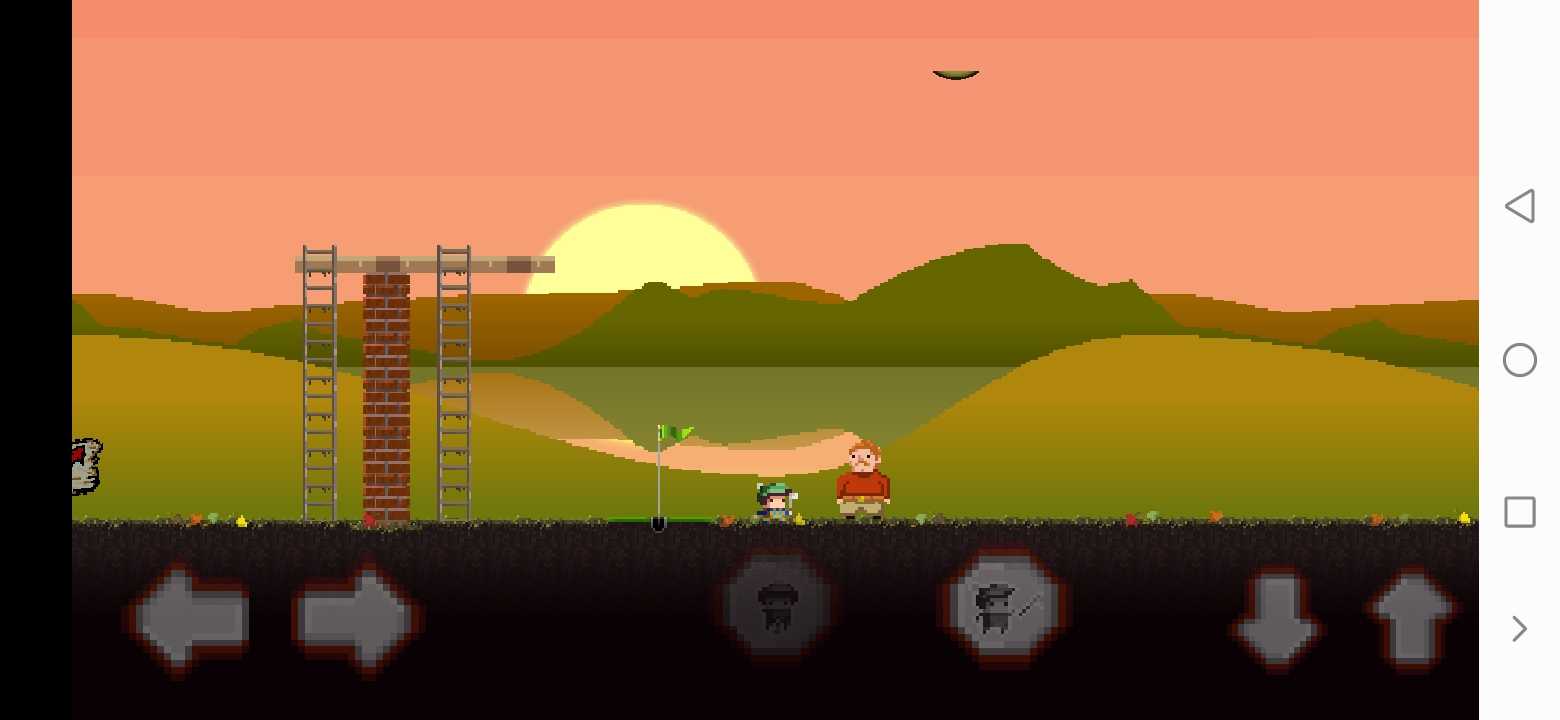The height and width of the screenshot is (720, 1560).
Task: Tap the up arrow control
Action: pyautogui.click(x=1411, y=617)
